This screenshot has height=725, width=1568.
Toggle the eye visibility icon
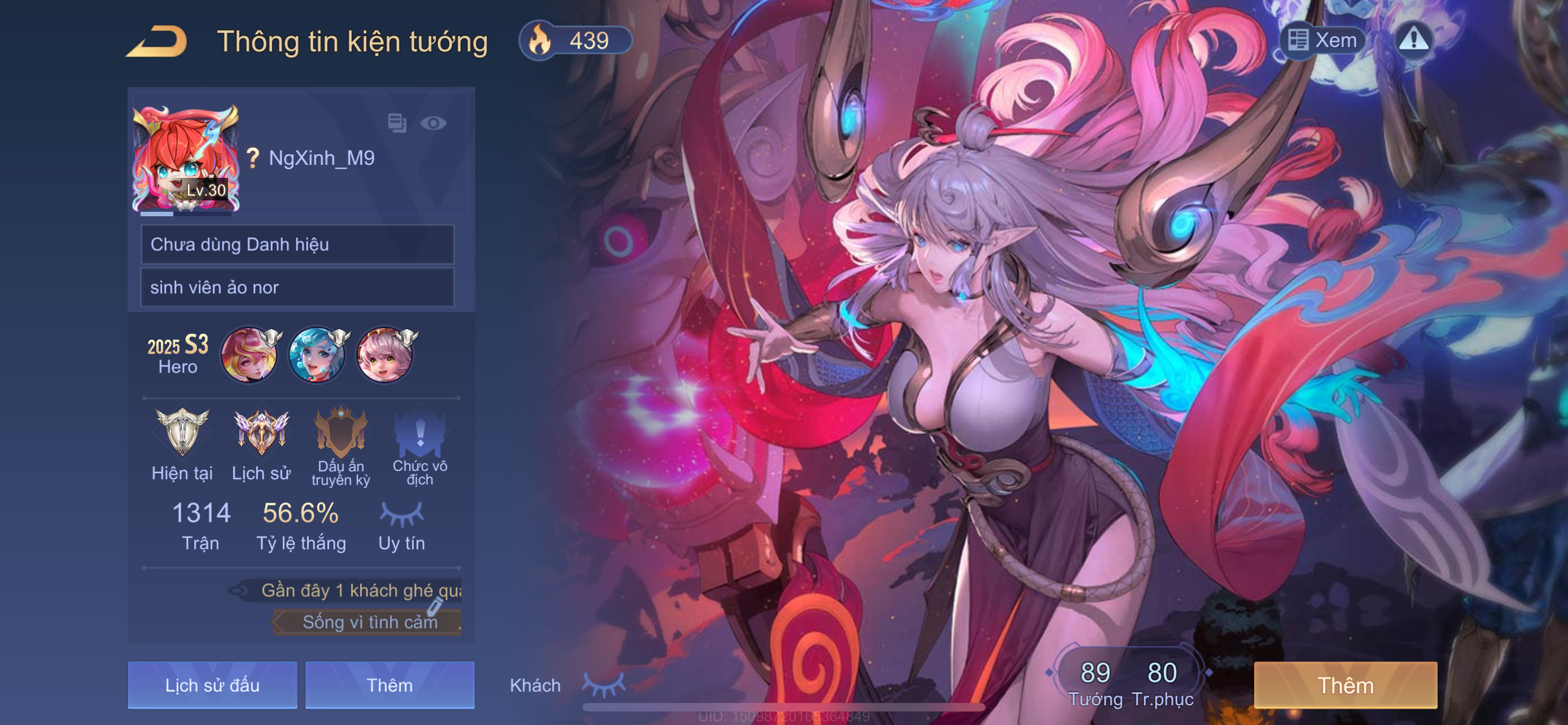click(x=433, y=124)
